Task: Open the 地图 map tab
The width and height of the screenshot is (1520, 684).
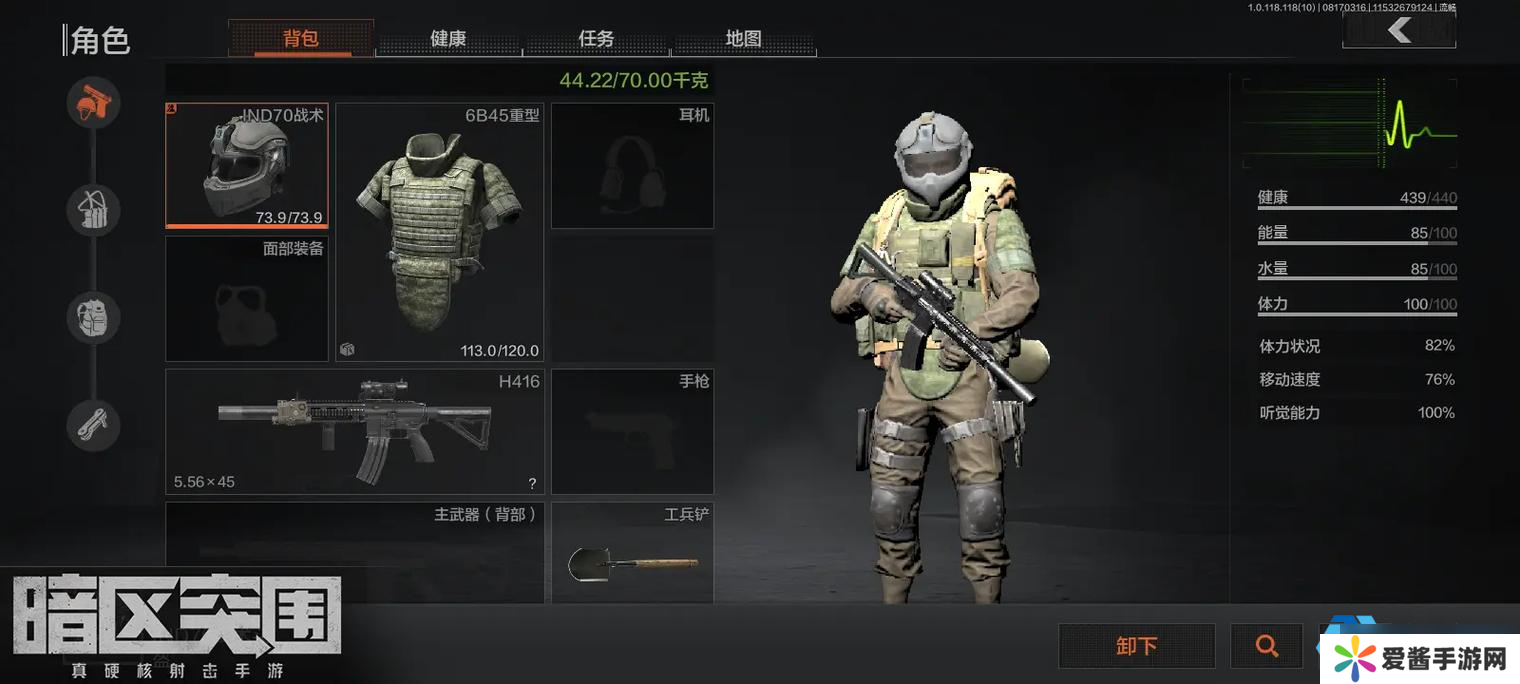Action: (744, 39)
